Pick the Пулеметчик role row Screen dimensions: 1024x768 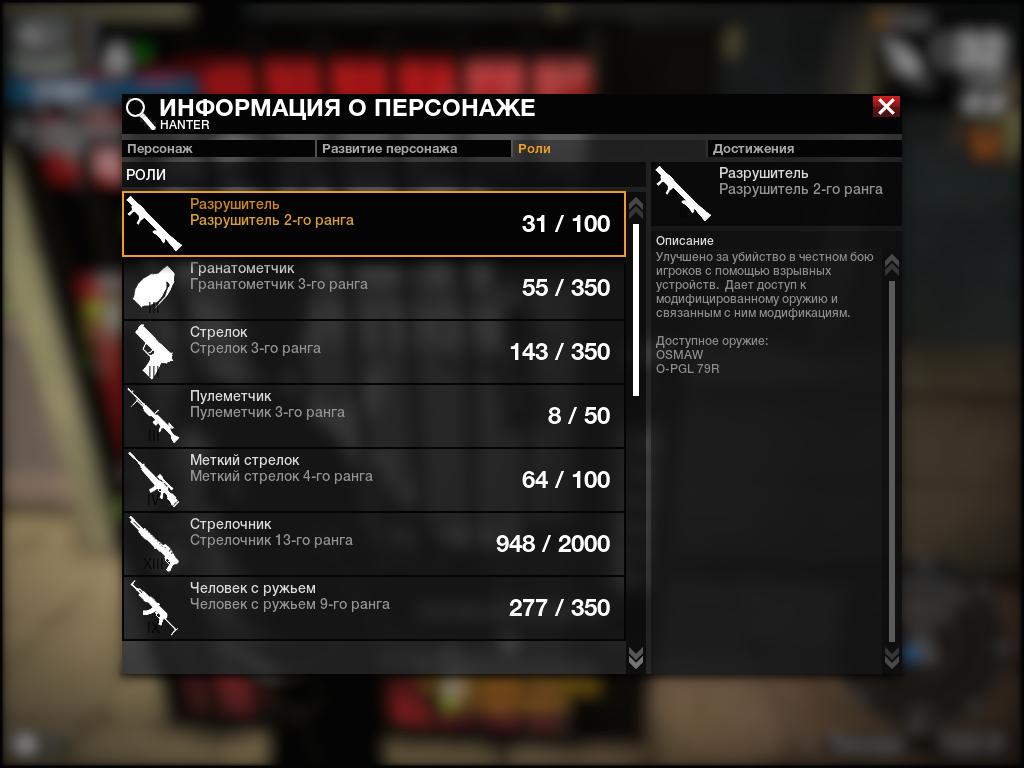374,416
